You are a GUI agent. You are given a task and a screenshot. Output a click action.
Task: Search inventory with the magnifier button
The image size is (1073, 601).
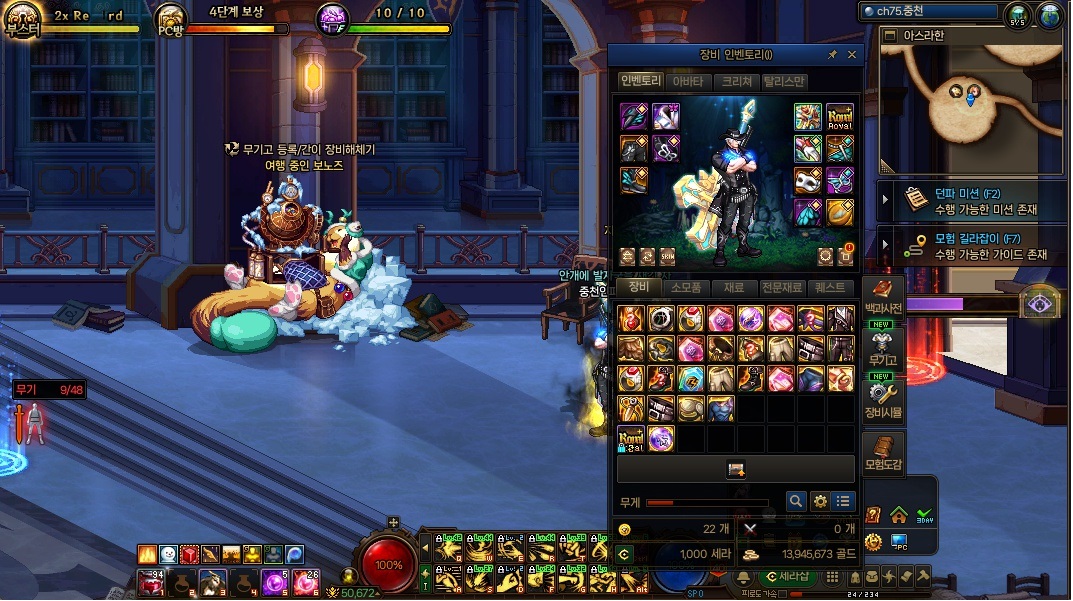(x=796, y=501)
